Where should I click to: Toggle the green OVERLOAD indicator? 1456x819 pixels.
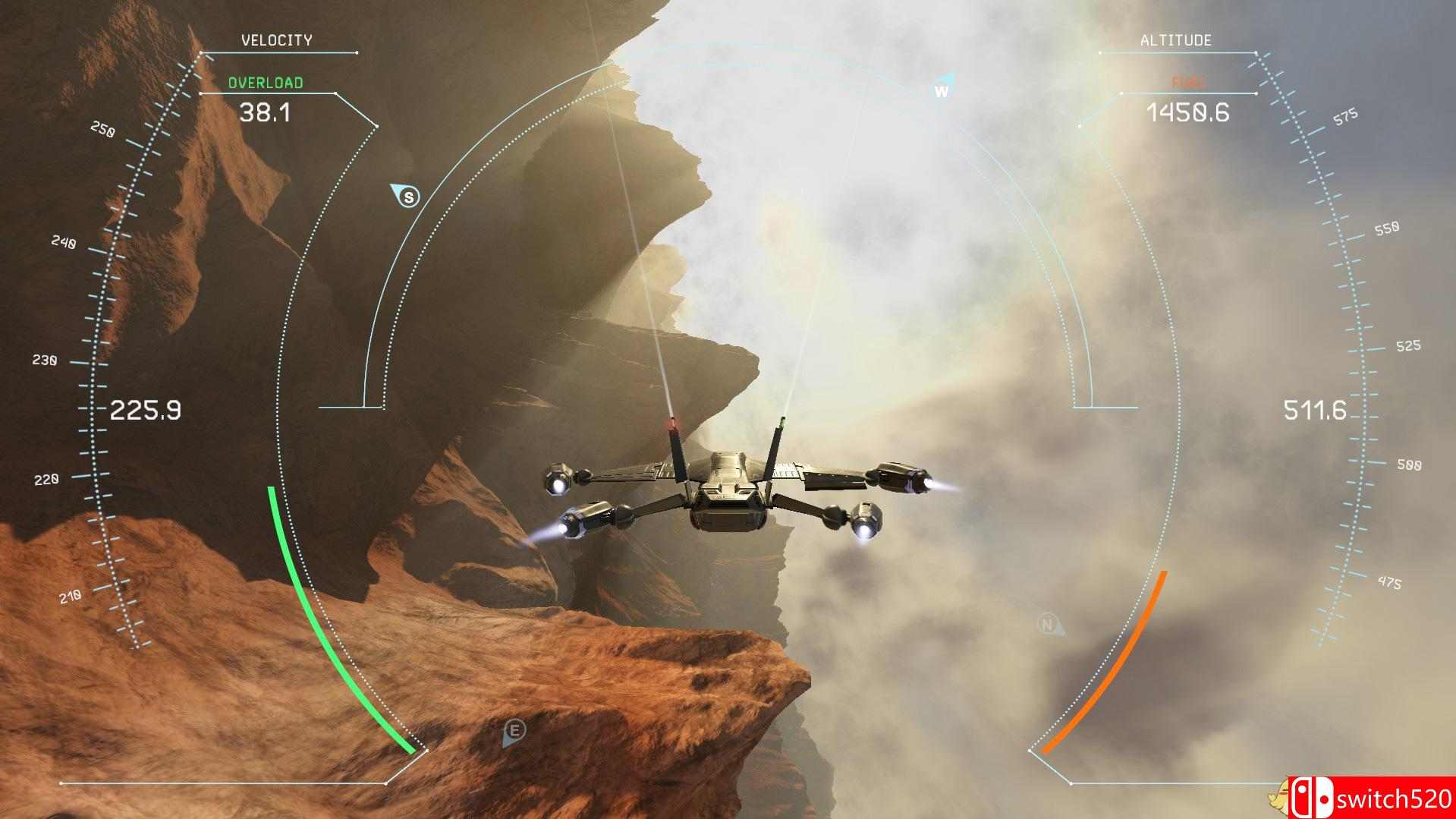coord(266,83)
